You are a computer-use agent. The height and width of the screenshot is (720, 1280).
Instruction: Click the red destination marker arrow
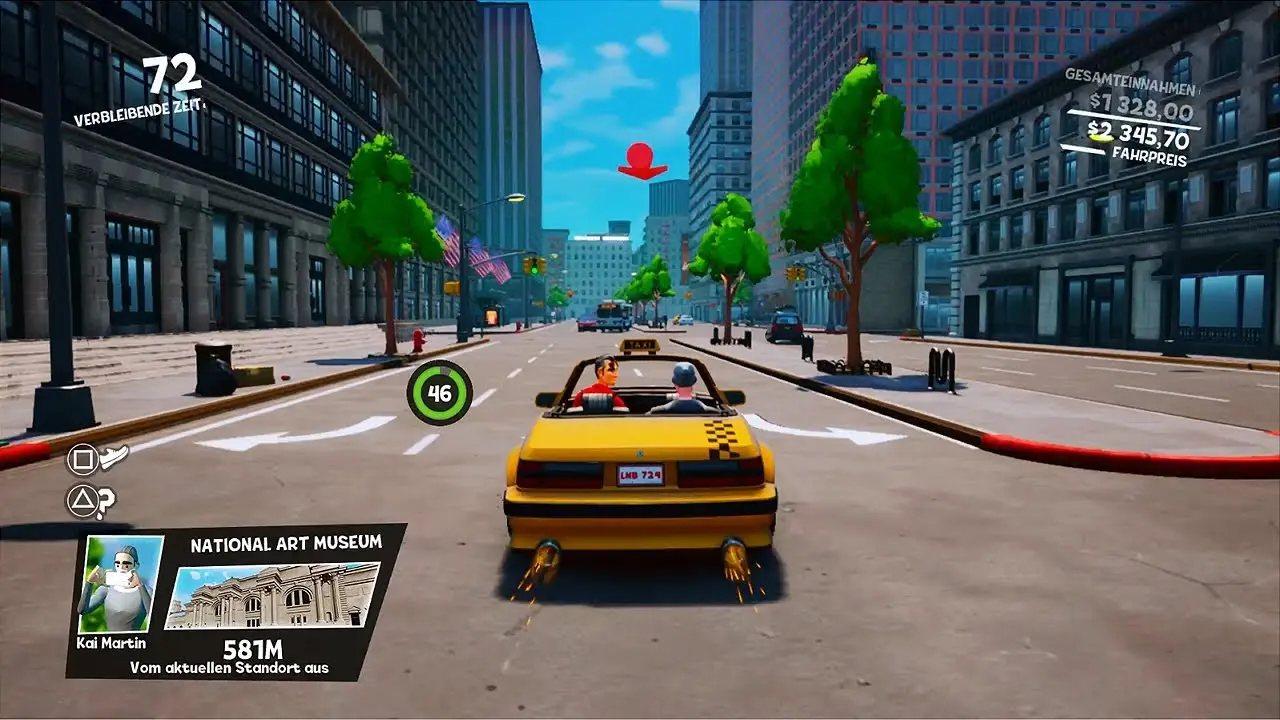click(642, 161)
